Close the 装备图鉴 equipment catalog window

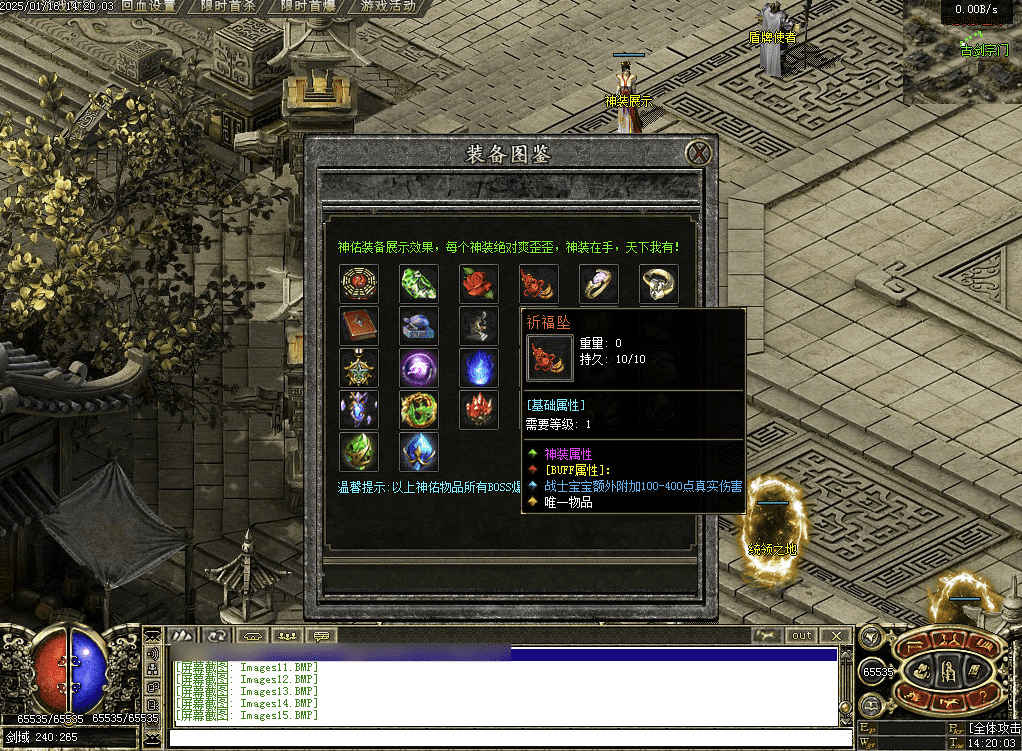pos(699,153)
